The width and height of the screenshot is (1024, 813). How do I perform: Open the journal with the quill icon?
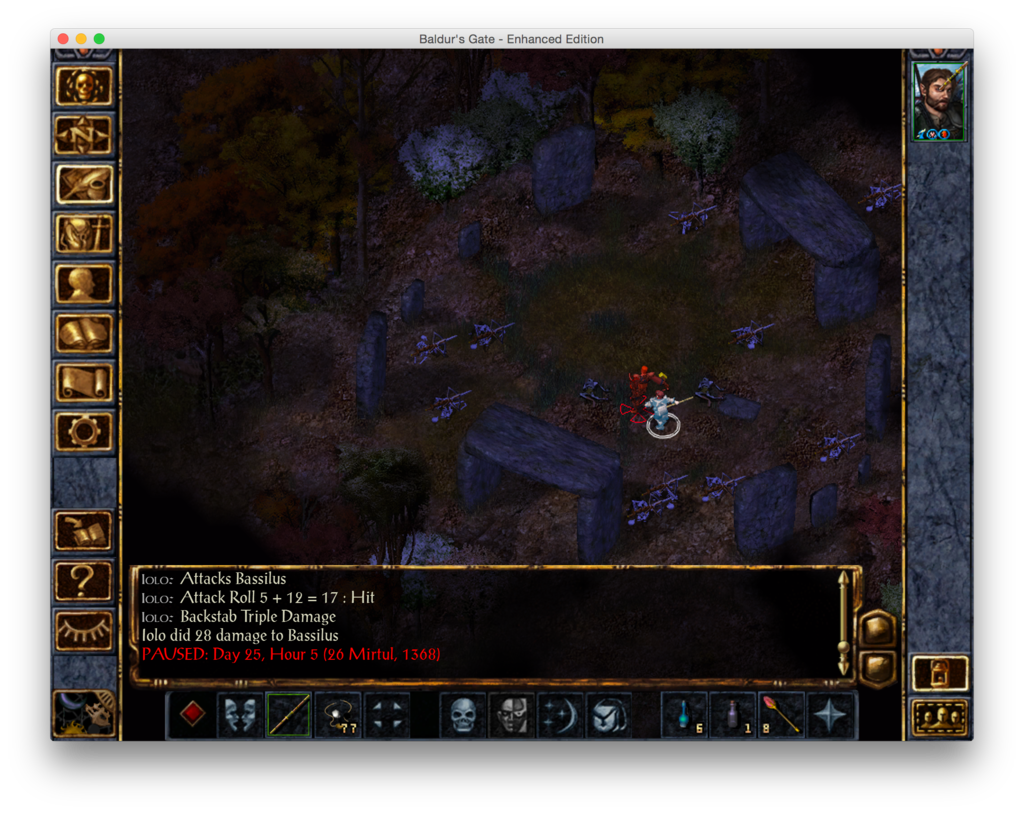84,184
